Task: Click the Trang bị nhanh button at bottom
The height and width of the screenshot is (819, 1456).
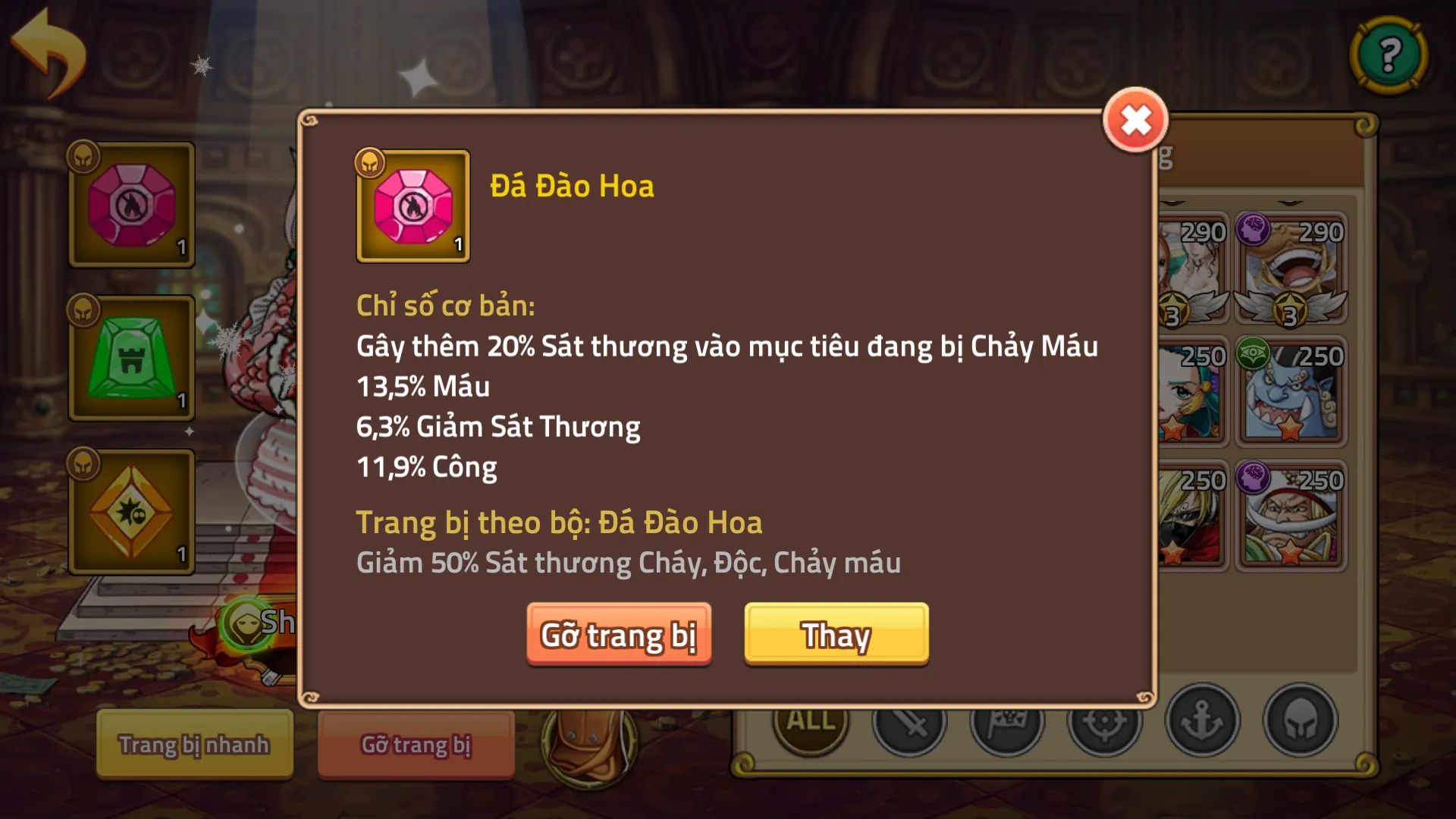Action: (193, 745)
